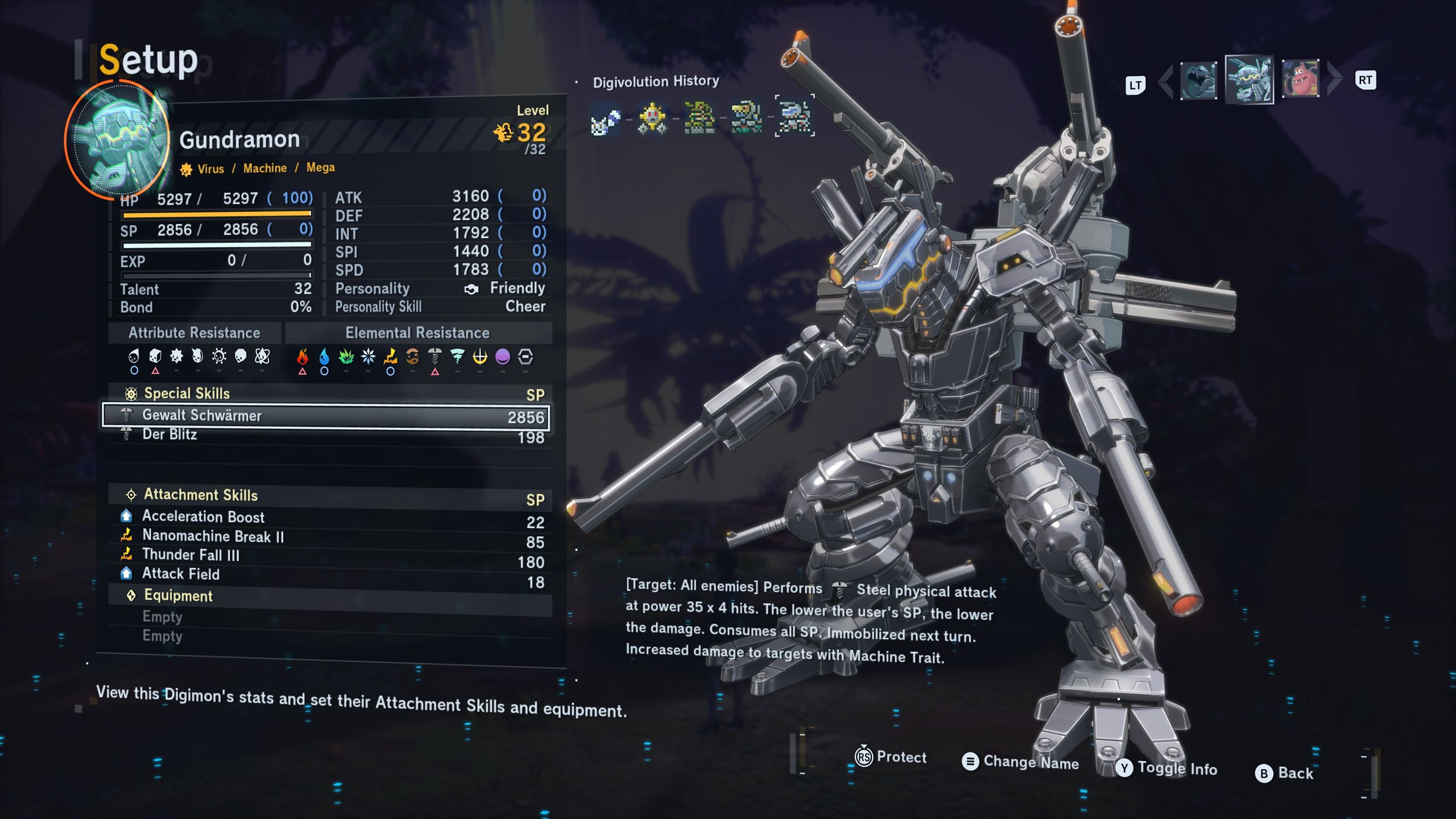Select the Der Blitz special skill
The width and height of the screenshot is (1456, 819).
[325, 436]
